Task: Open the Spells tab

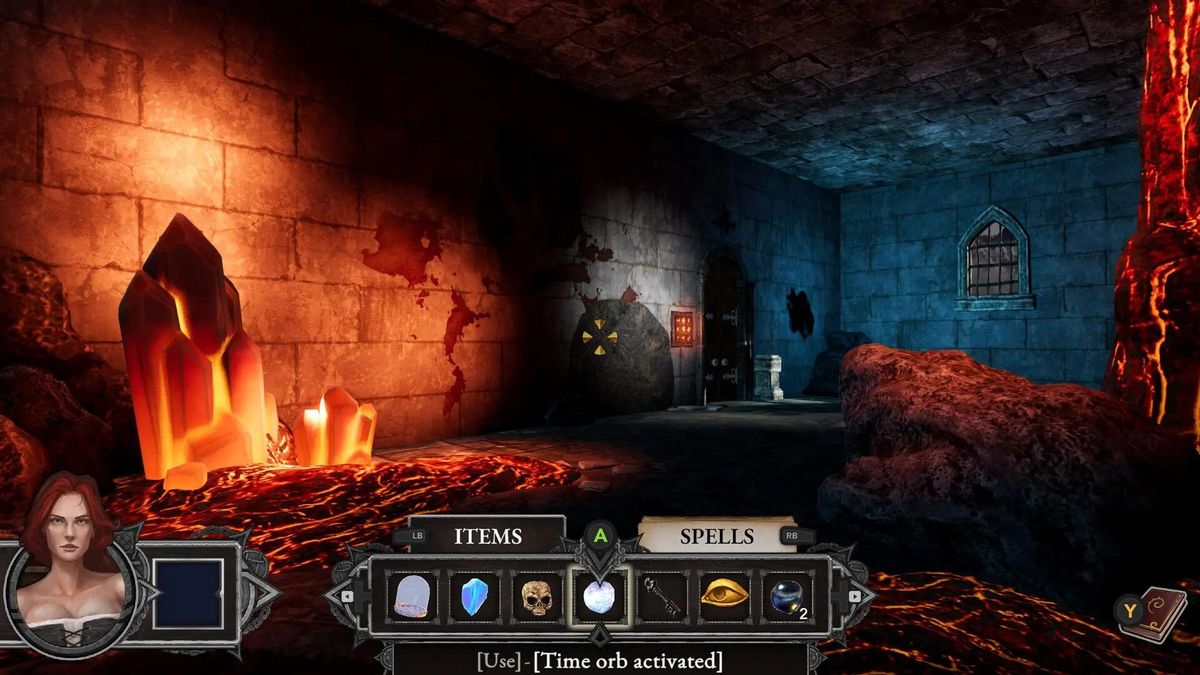Action: tap(716, 536)
